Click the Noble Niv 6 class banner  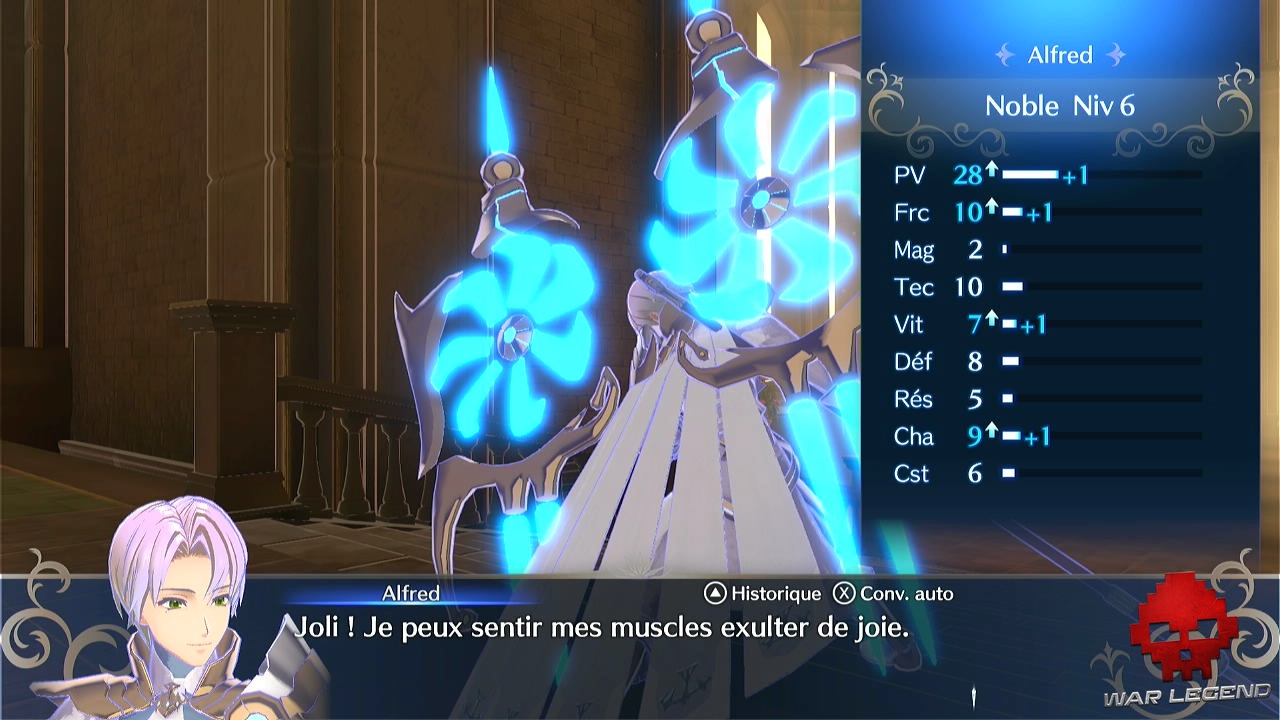coord(1060,105)
